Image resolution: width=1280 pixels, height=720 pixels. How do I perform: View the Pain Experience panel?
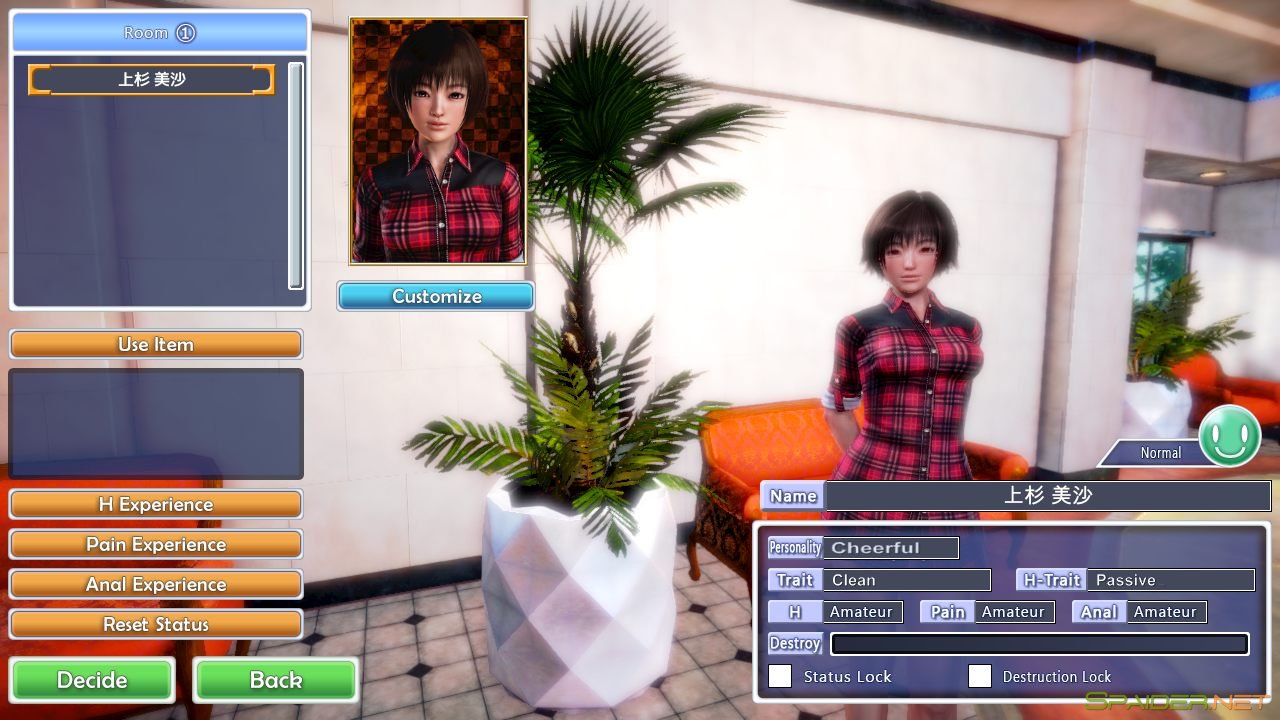coord(155,544)
